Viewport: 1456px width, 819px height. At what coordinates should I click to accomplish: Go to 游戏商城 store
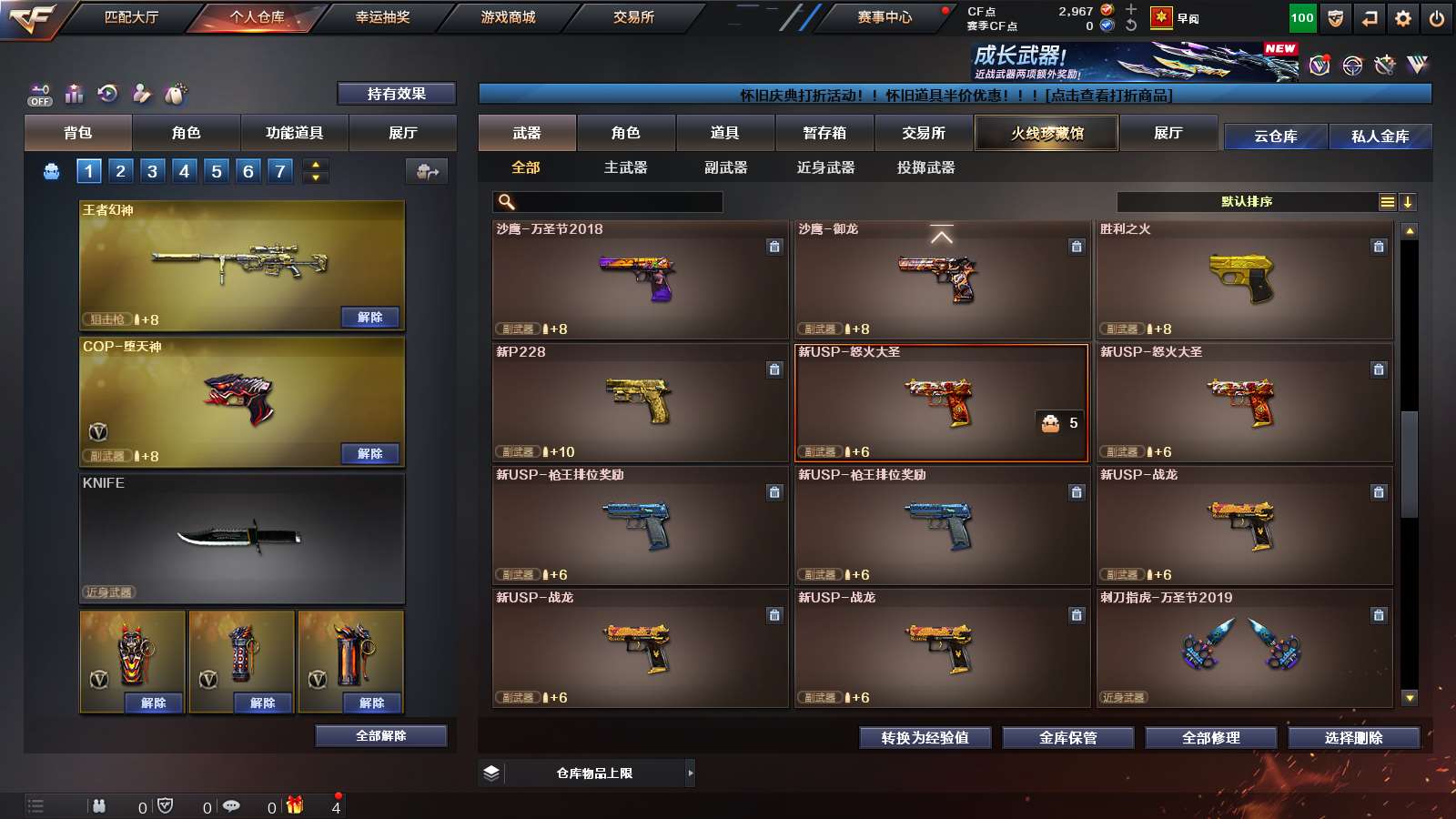click(508, 17)
